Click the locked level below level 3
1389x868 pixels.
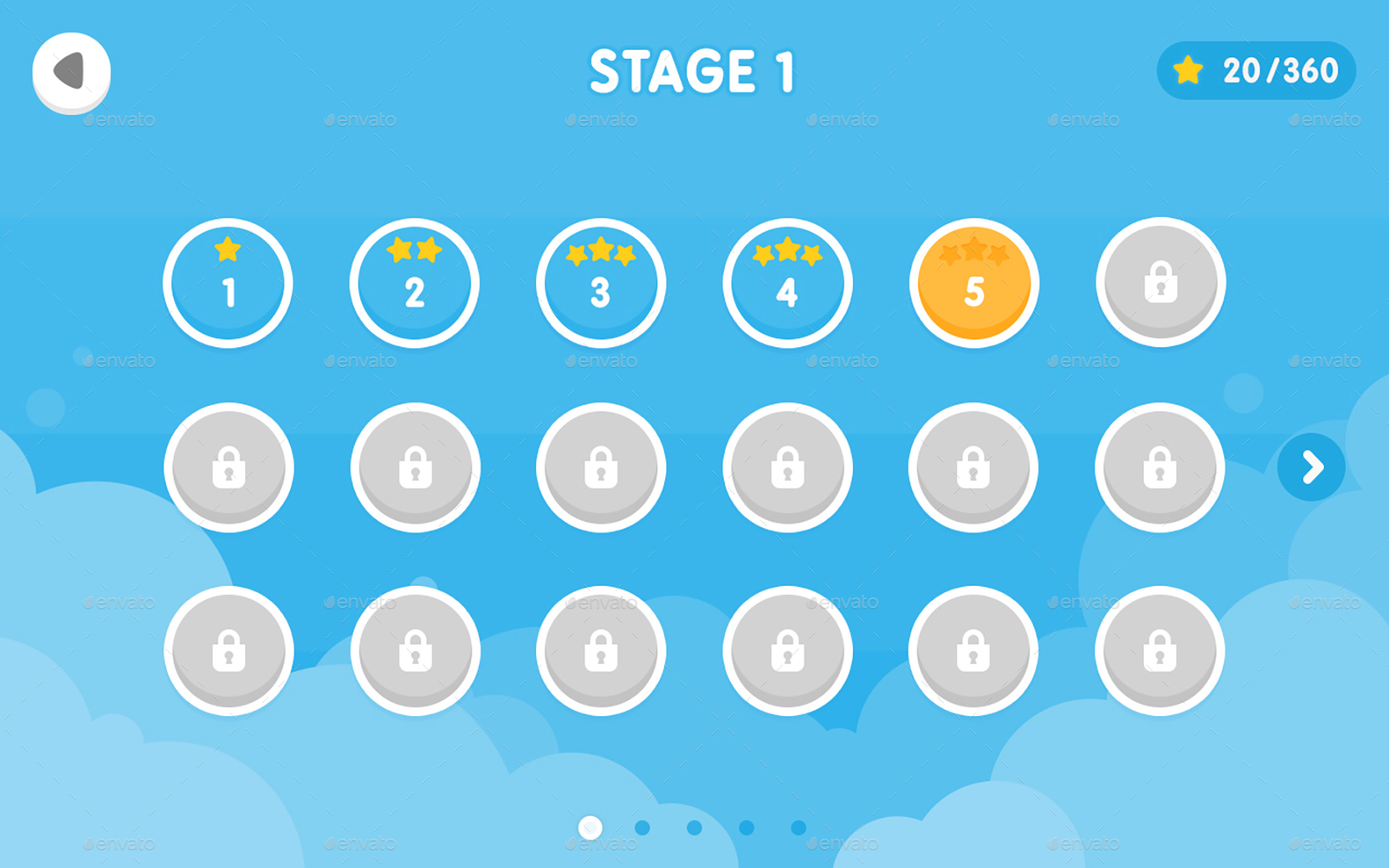pyautogui.click(x=601, y=468)
